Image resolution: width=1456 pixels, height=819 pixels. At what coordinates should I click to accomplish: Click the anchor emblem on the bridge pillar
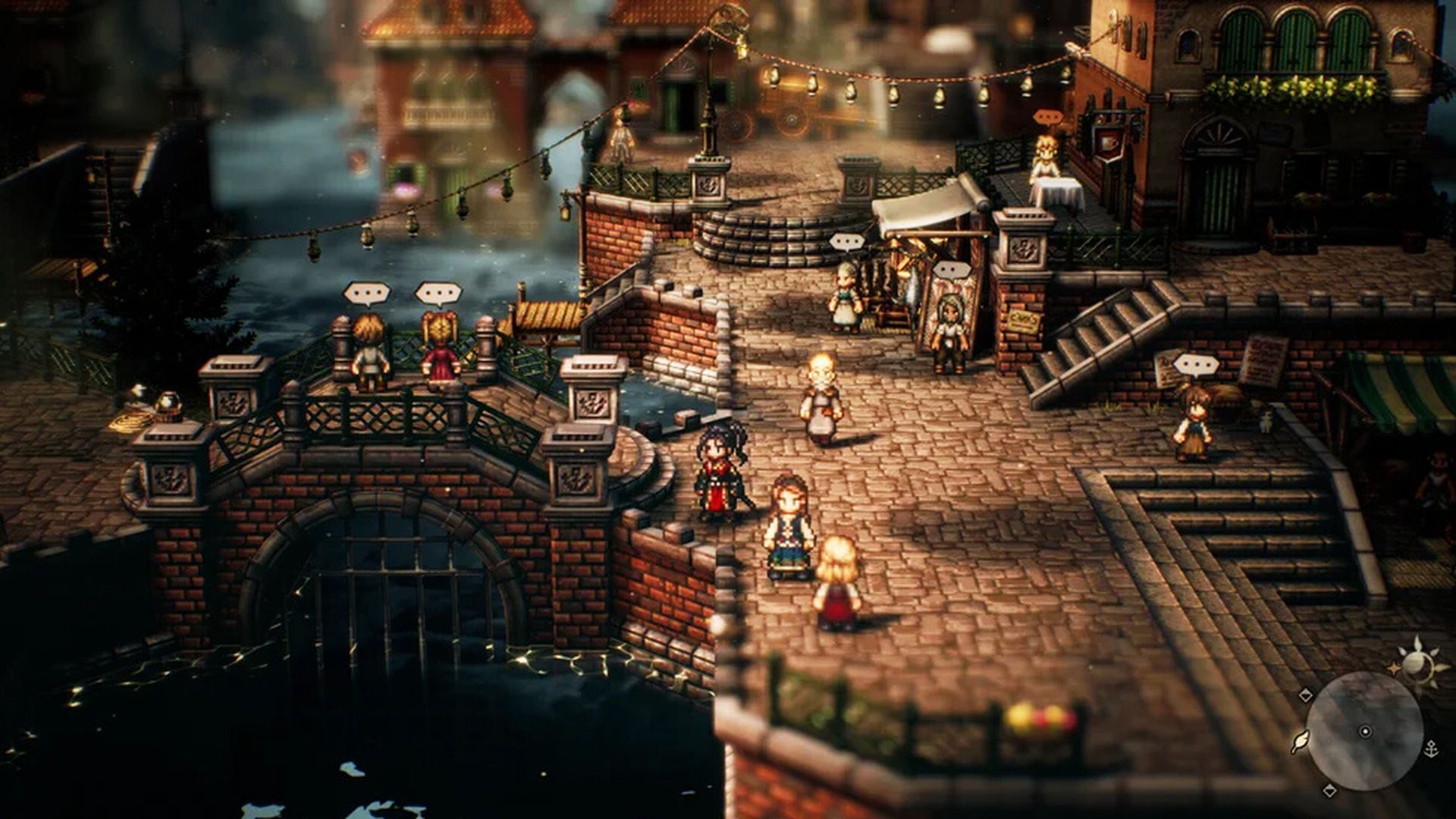coord(578,478)
